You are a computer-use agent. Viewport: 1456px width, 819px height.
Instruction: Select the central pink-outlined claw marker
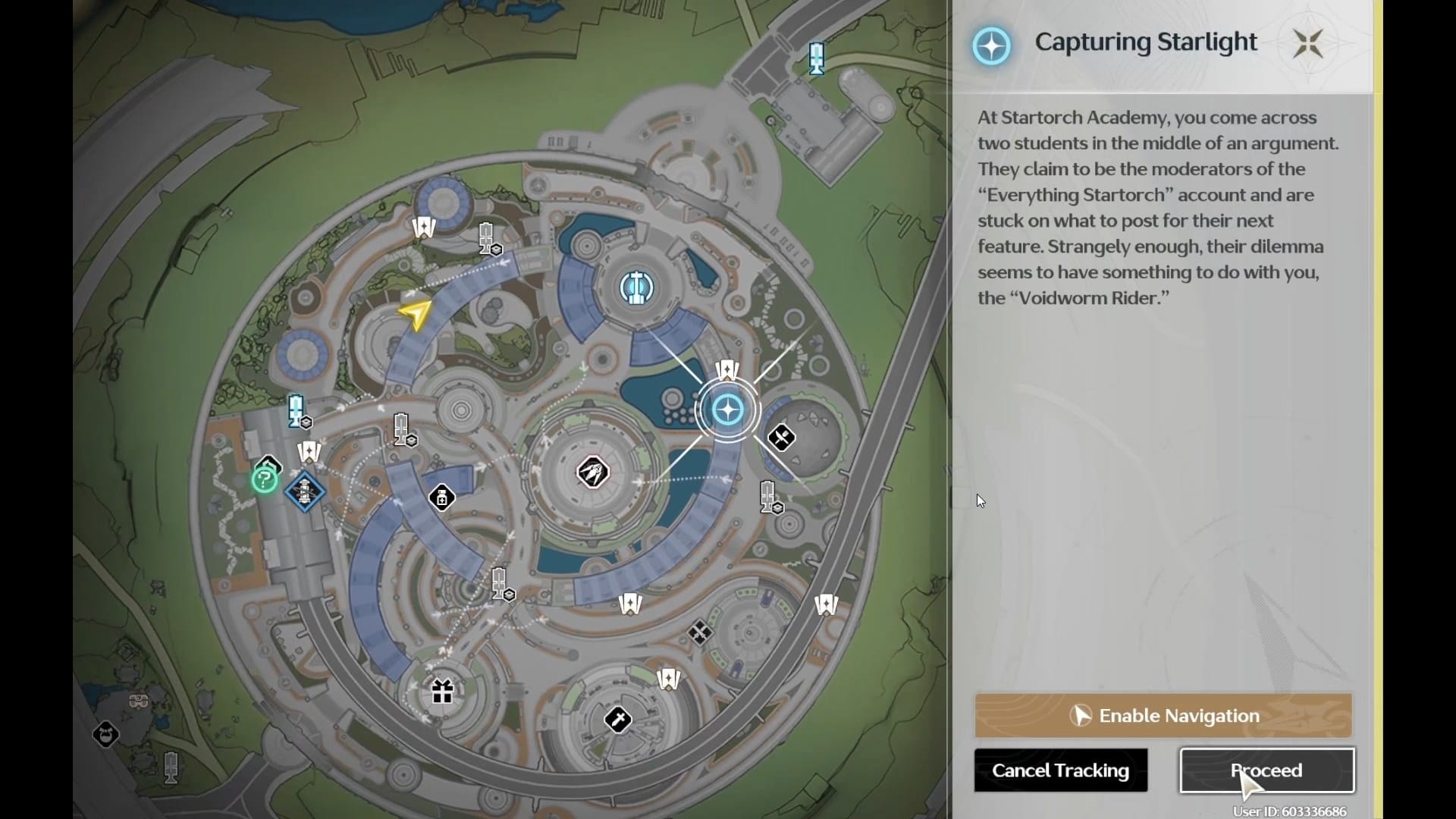(592, 473)
